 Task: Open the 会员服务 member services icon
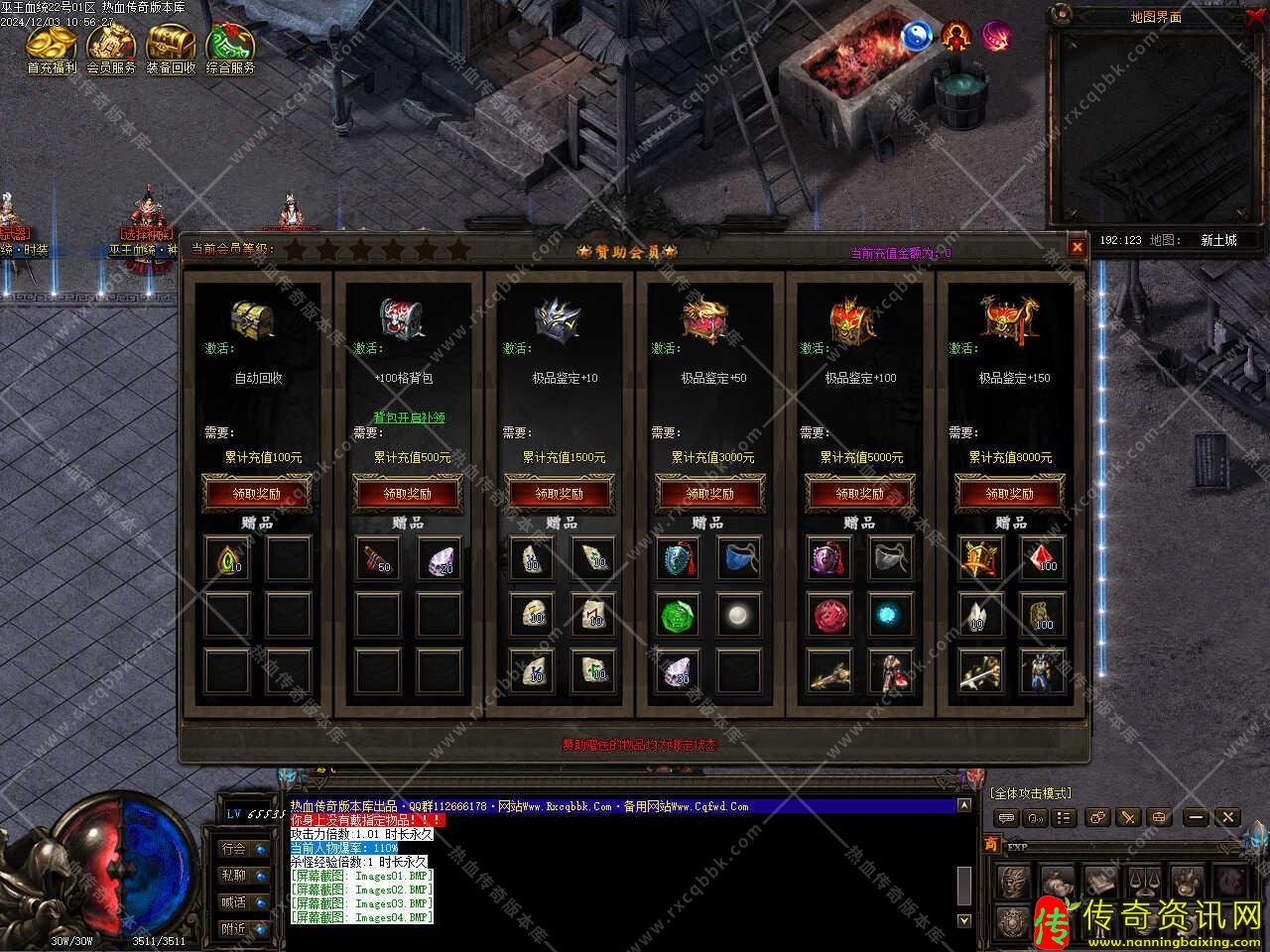tap(111, 46)
